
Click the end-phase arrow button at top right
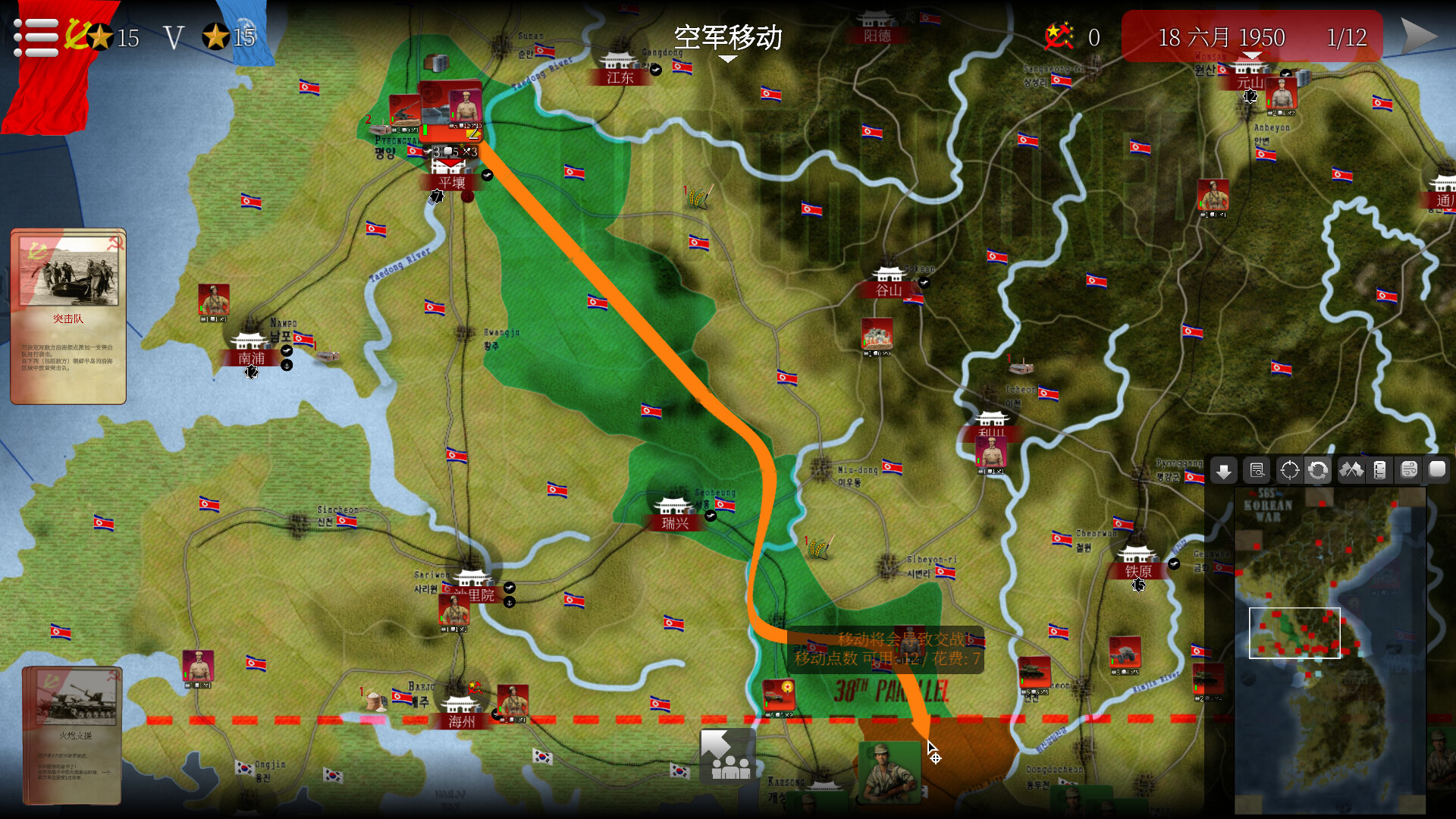click(1420, 34)
